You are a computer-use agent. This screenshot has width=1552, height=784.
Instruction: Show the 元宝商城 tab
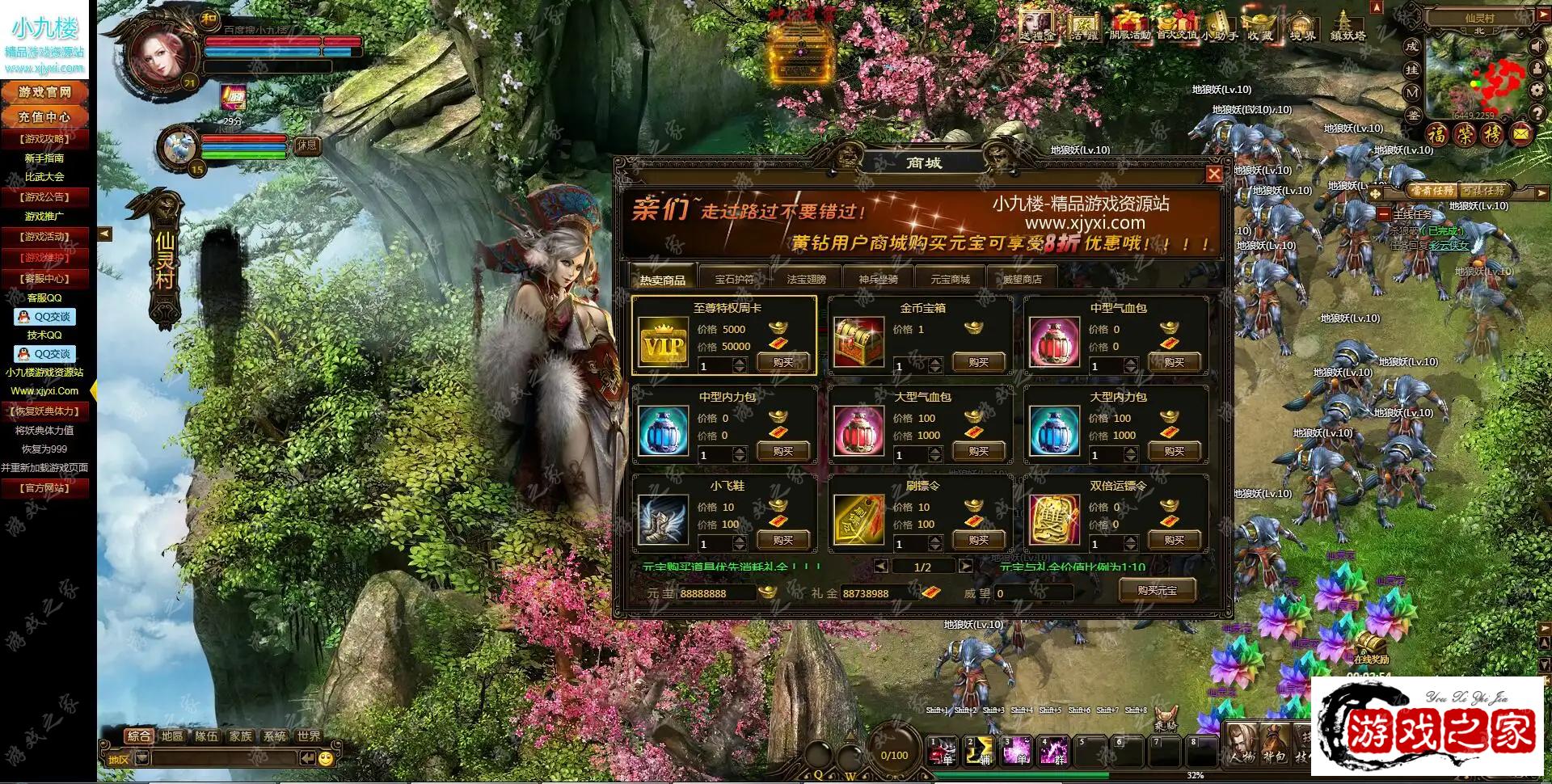[950, 279]
